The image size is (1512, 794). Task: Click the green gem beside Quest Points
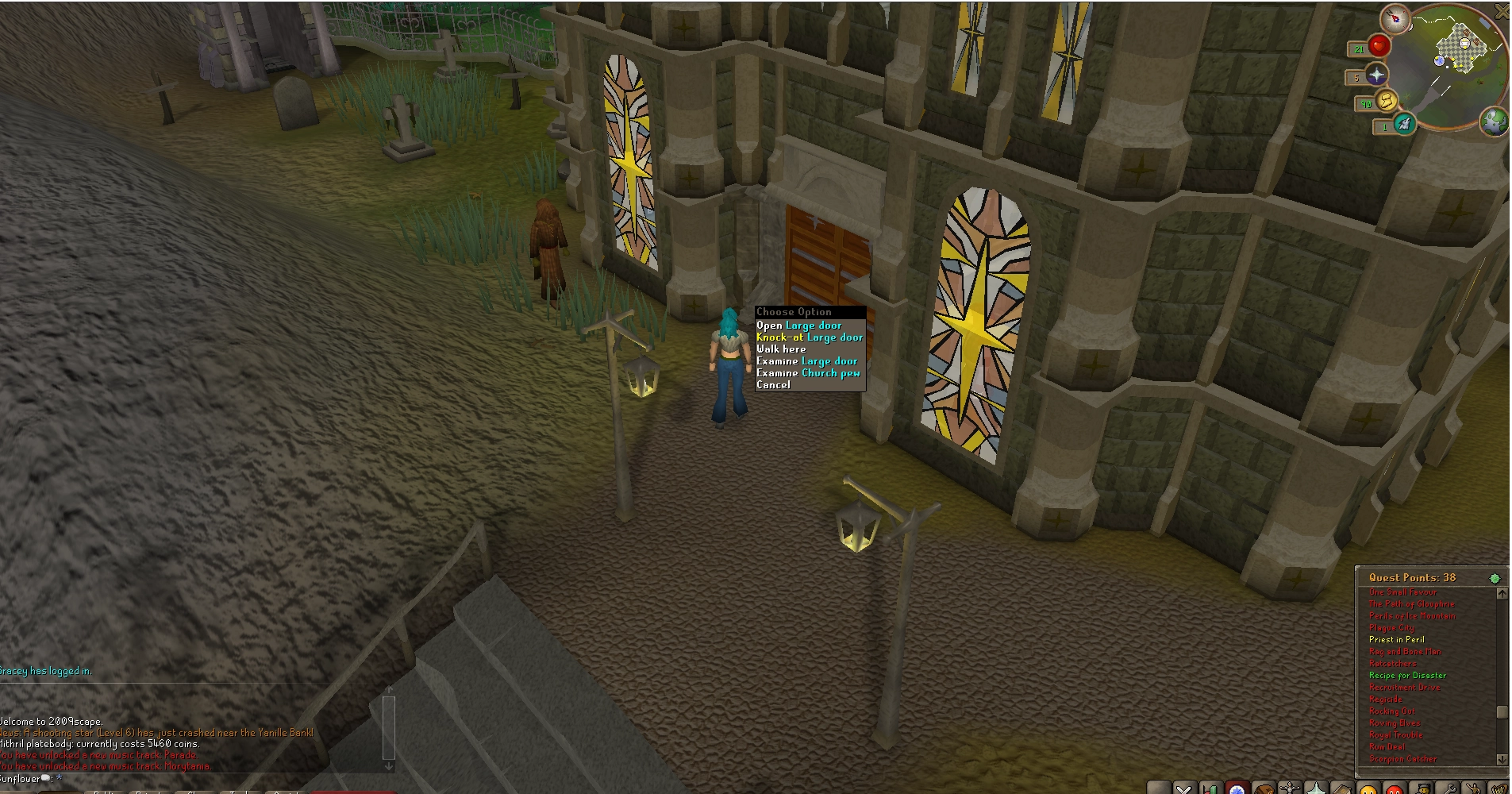click(1495, 578)
